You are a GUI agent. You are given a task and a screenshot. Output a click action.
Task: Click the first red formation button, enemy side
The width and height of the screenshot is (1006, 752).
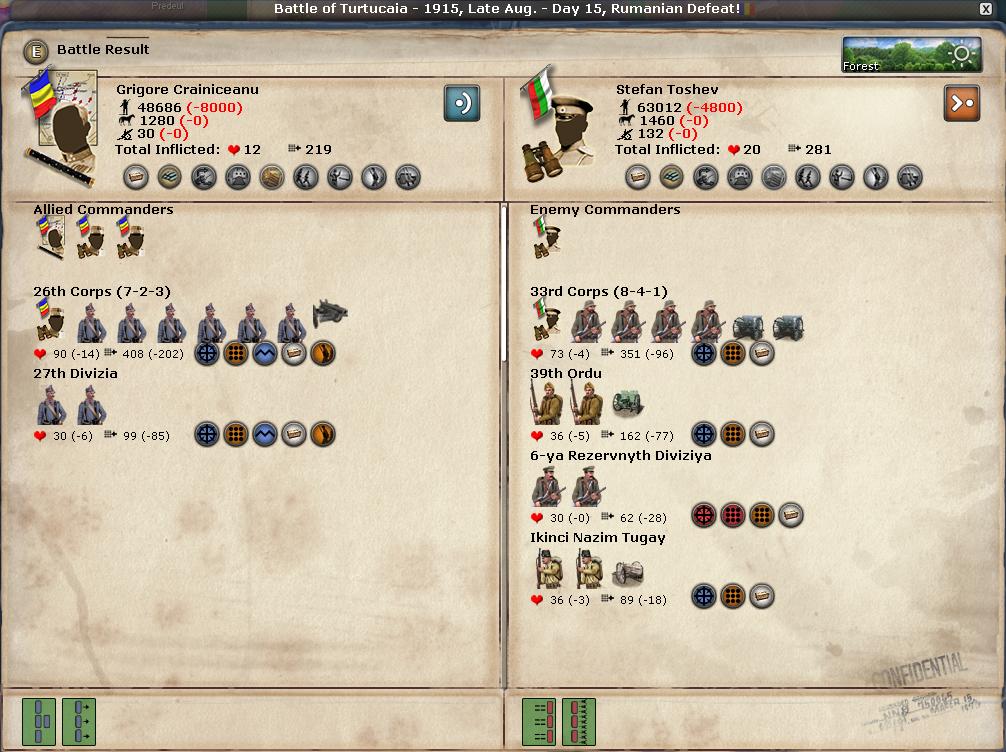pyautogui.click(x=539, y=722)
